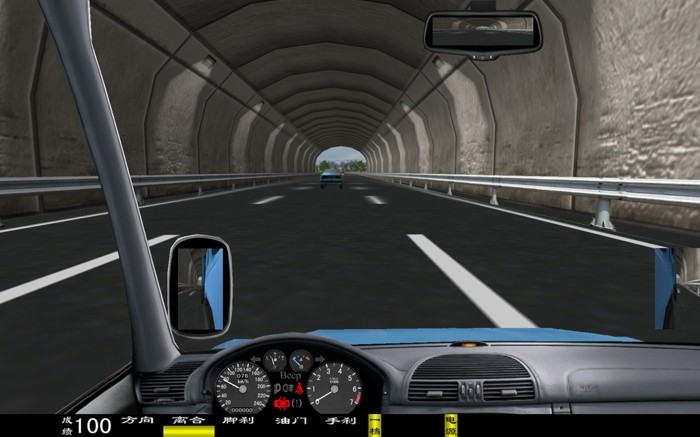This screenshot has width=700, height=437.
Task: Click the yellow 电源 power indicator
Action: (x=450, y=425)
